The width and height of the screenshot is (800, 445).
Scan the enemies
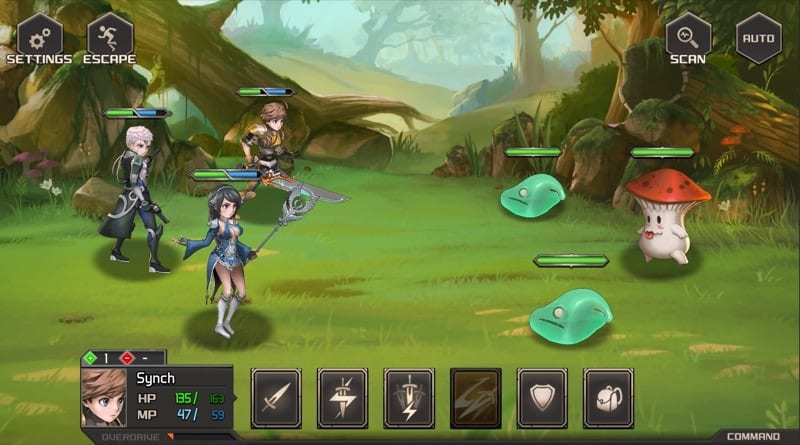(x=688, y=39)
